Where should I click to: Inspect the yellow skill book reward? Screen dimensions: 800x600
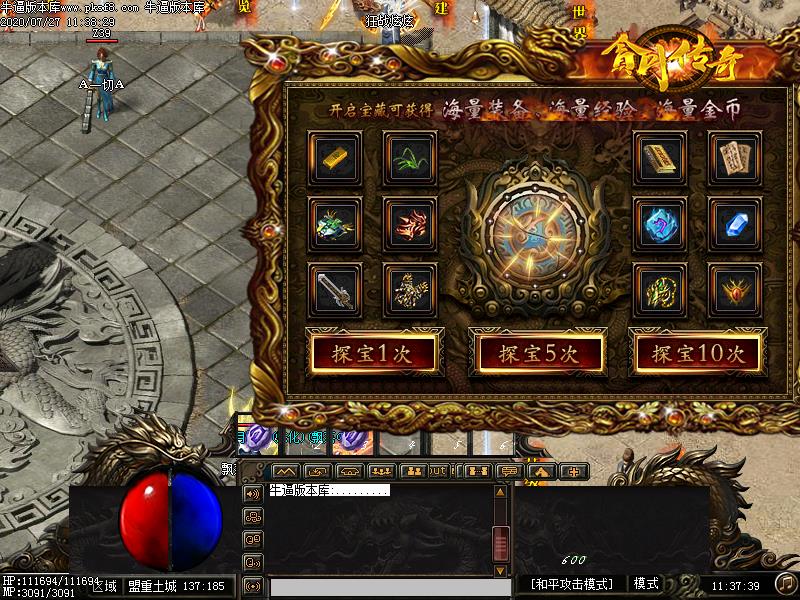tap(660, 156)
